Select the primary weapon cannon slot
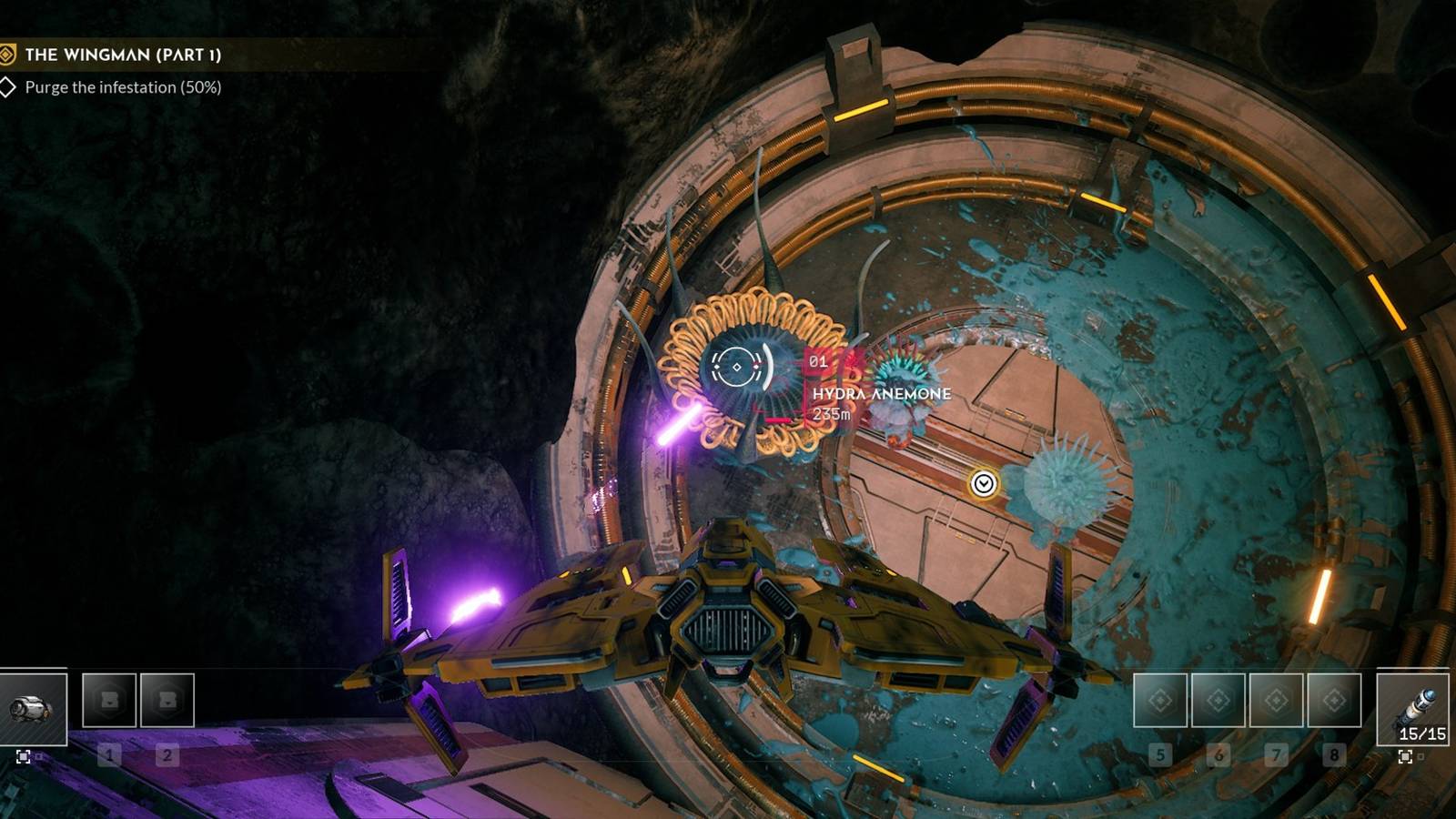The image size is (1456, 819). coord(33,708)
